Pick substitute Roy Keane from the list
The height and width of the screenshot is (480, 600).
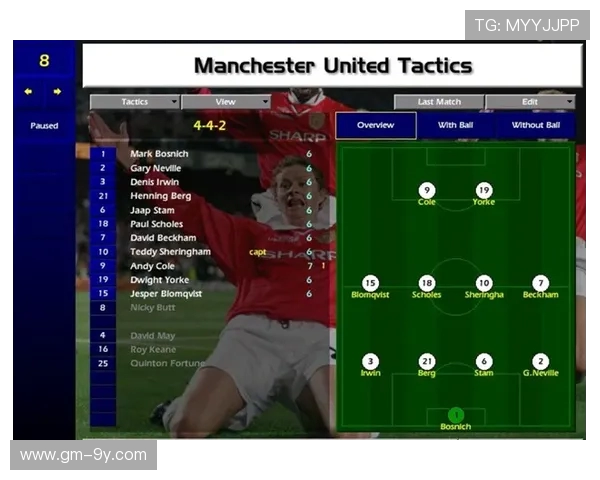(153, 349)
